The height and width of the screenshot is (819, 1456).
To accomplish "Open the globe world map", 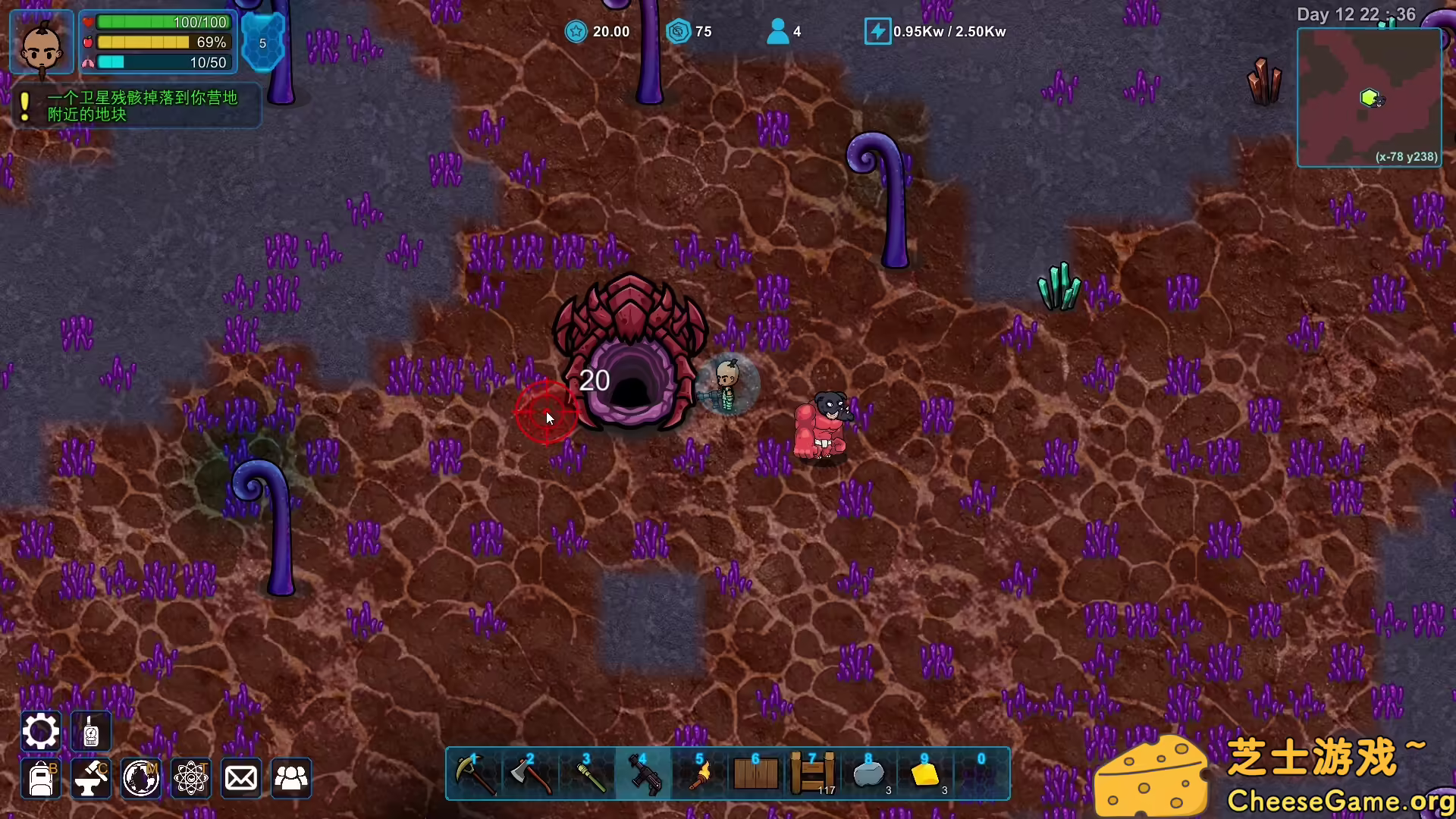I will [141, 778].
